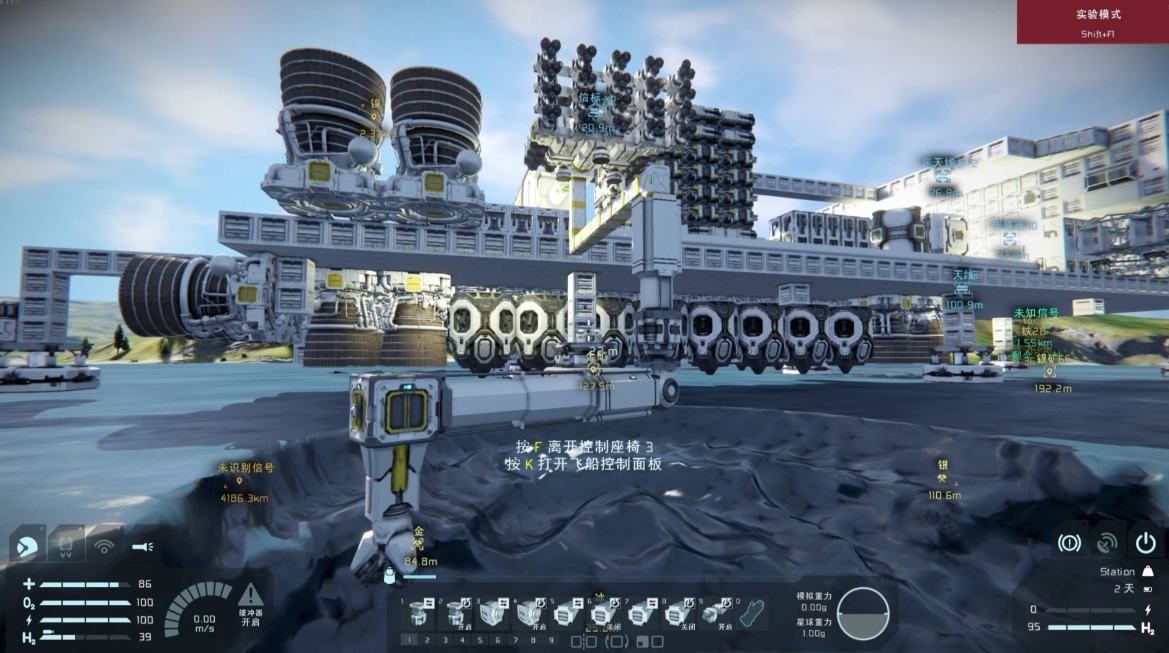The height and width of the screenshot is (653, 1169).
Task: Toggle the jetpack icon
Action: tap(64, 547)
